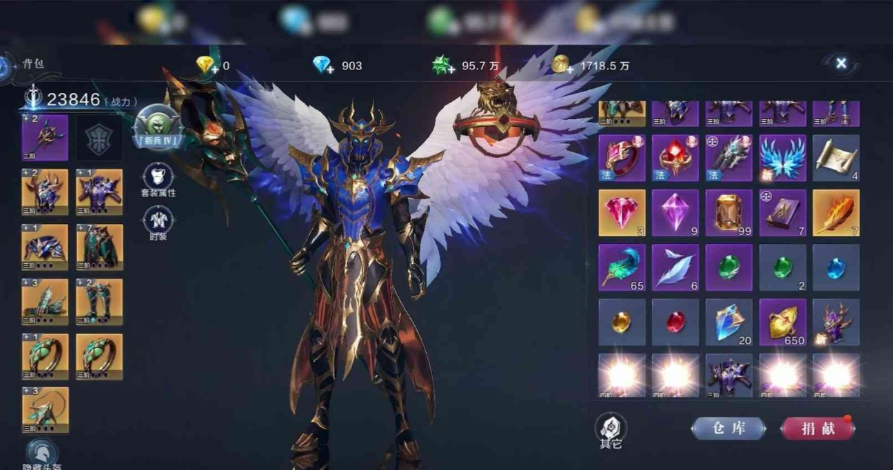This screenshot has width=893, height=470.
Task: Select the spellbook item with count 7
Action: (782, 212)
